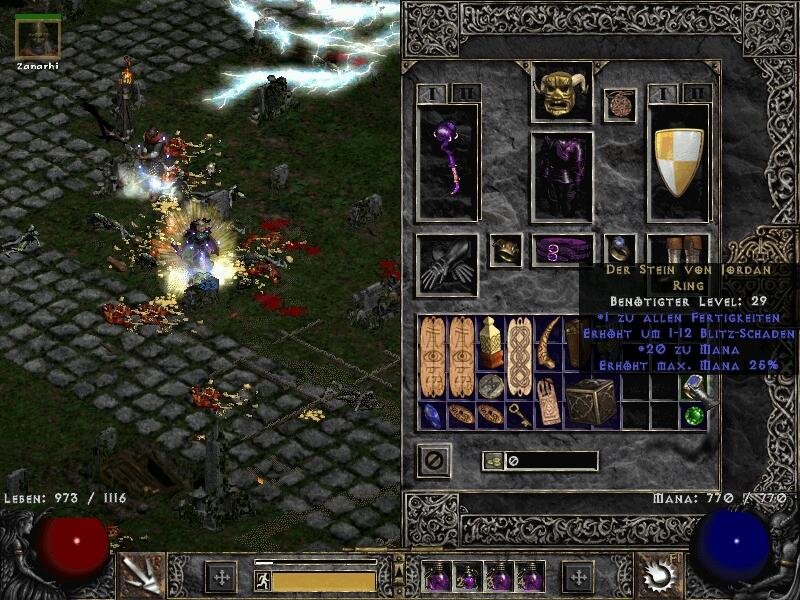Open the right skill selector
This screenshot has height=600, width=800.
[659, 575]
